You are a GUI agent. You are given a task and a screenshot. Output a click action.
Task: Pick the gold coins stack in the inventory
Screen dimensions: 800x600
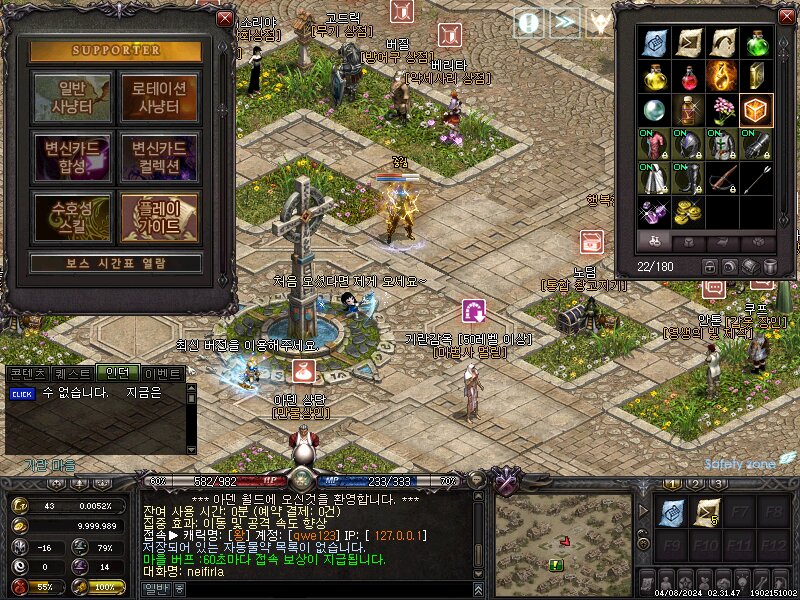pos(689,212)
